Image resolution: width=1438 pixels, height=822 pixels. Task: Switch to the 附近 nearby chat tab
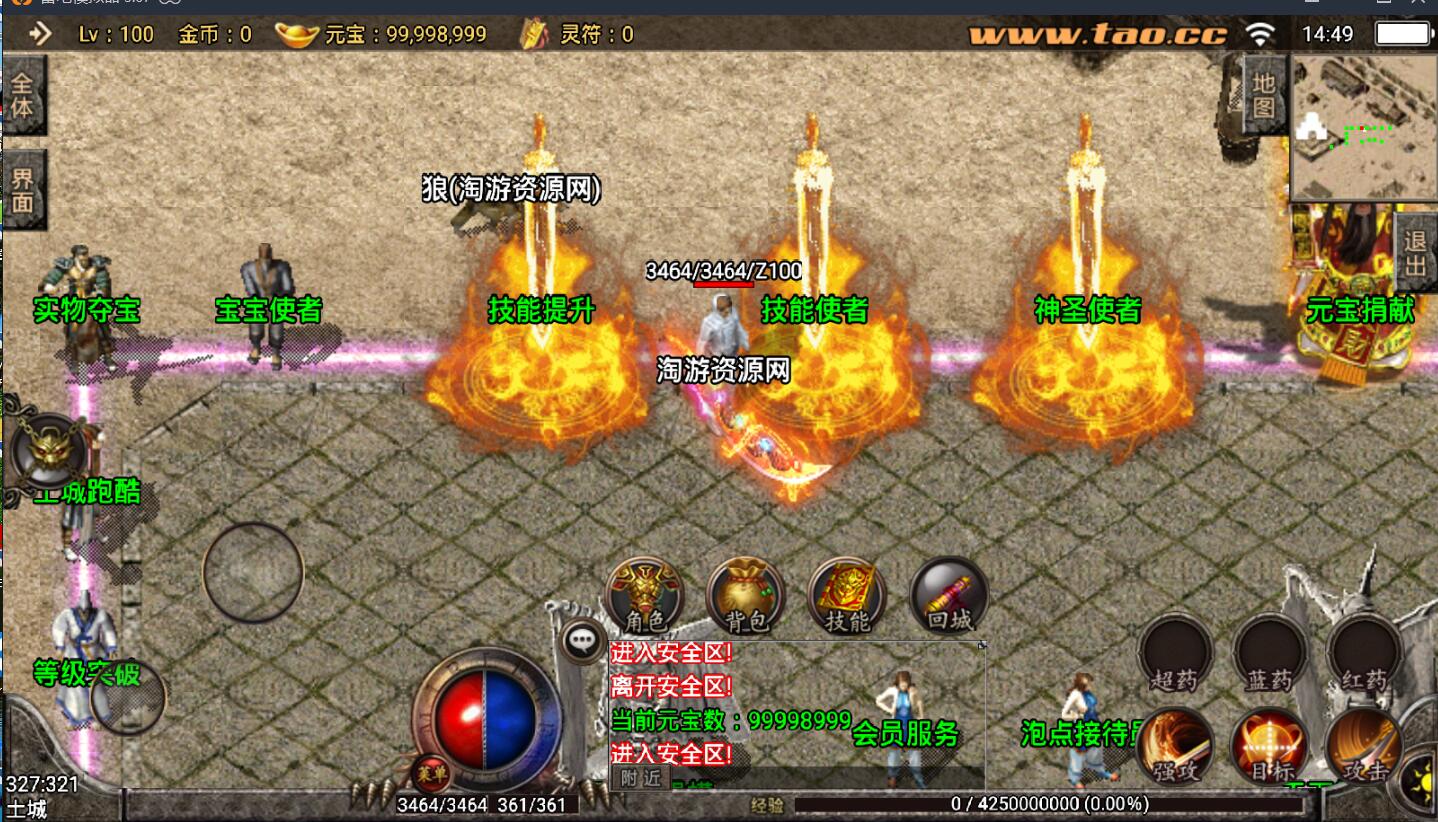(x=640, y=778)
